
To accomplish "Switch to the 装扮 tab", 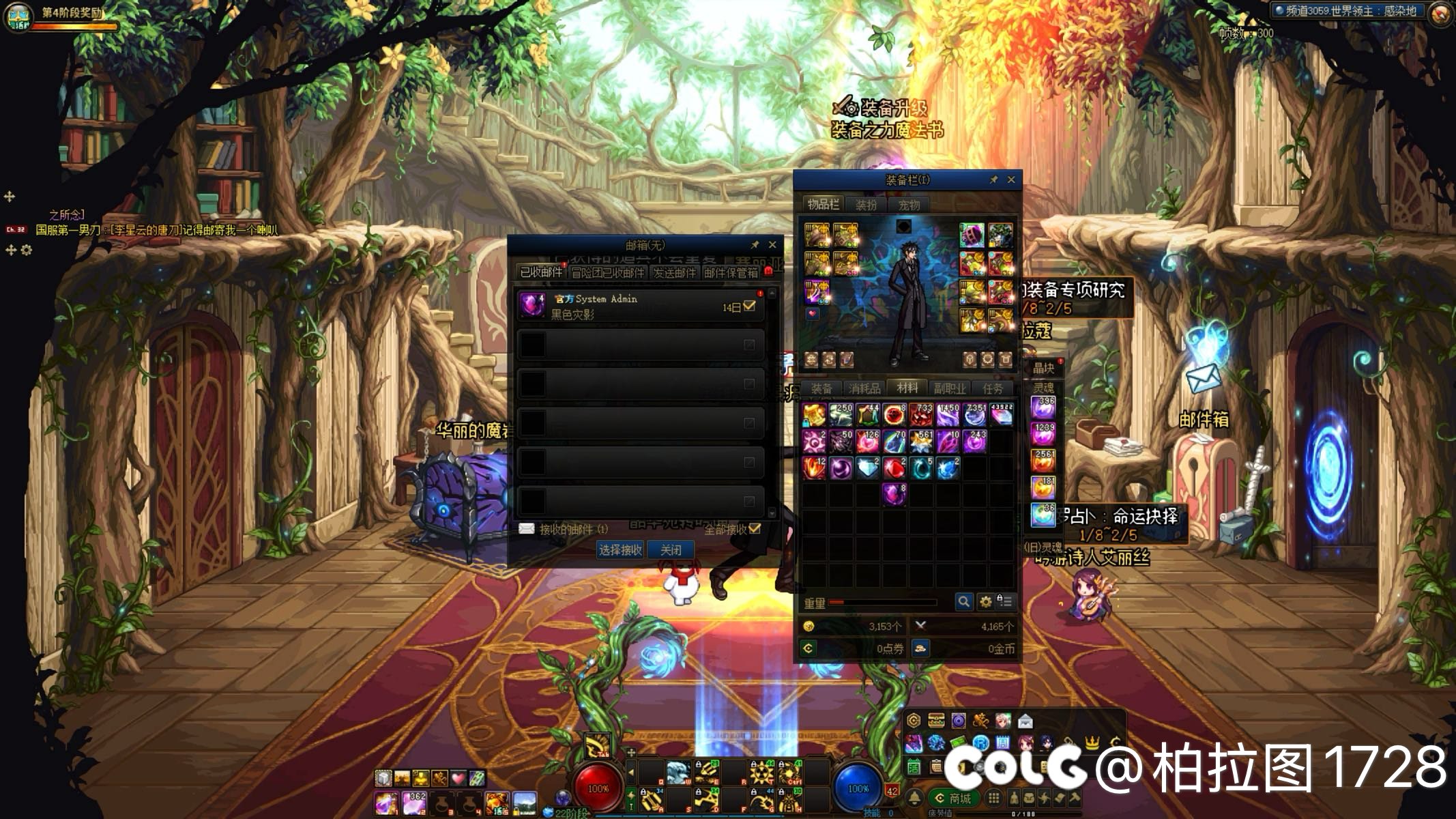I will tap(866, 205).
